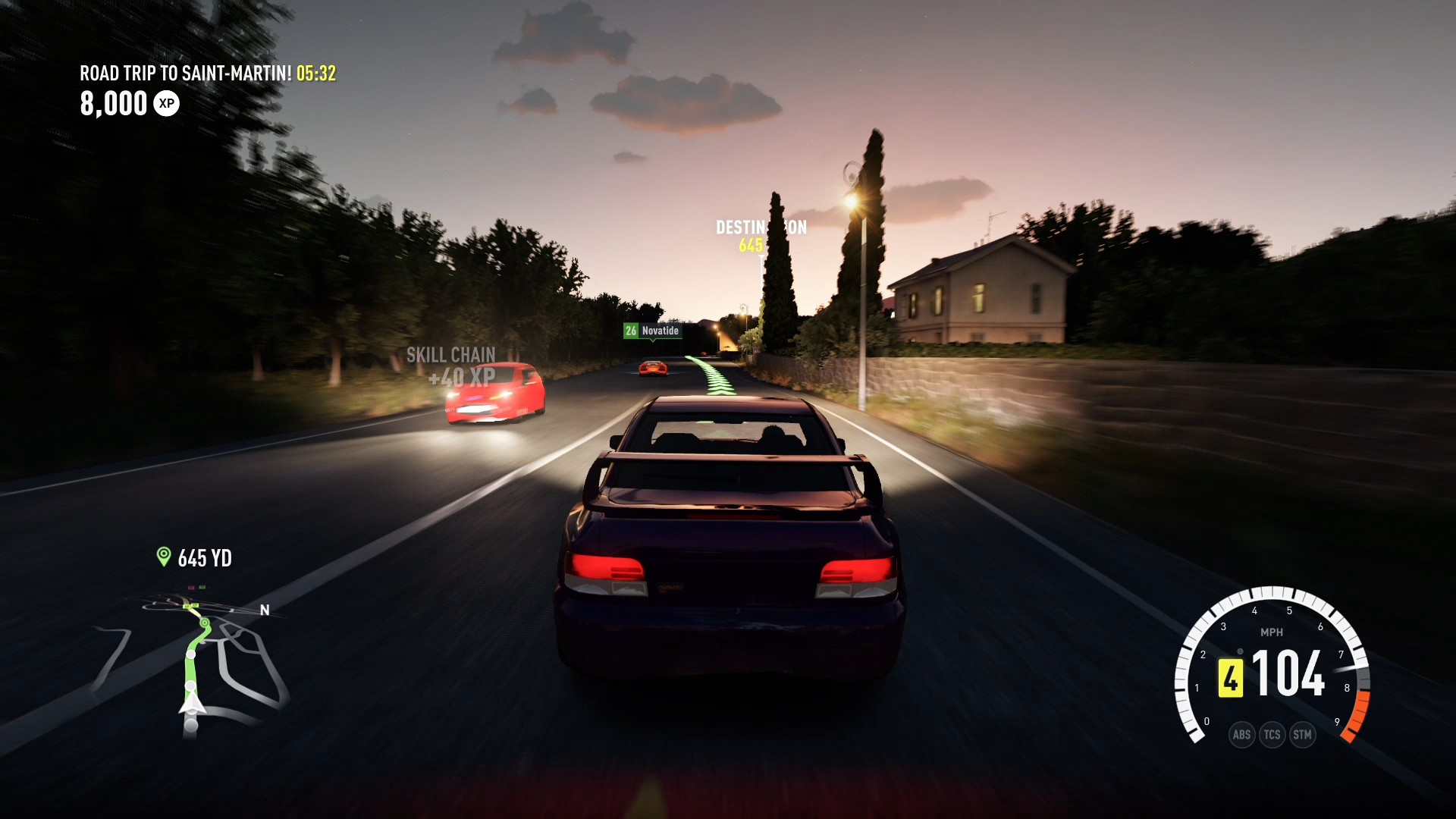Click the Skill Chain +40 XP notification
This screenshot has width=1456, height=819.
coord(451,365)
